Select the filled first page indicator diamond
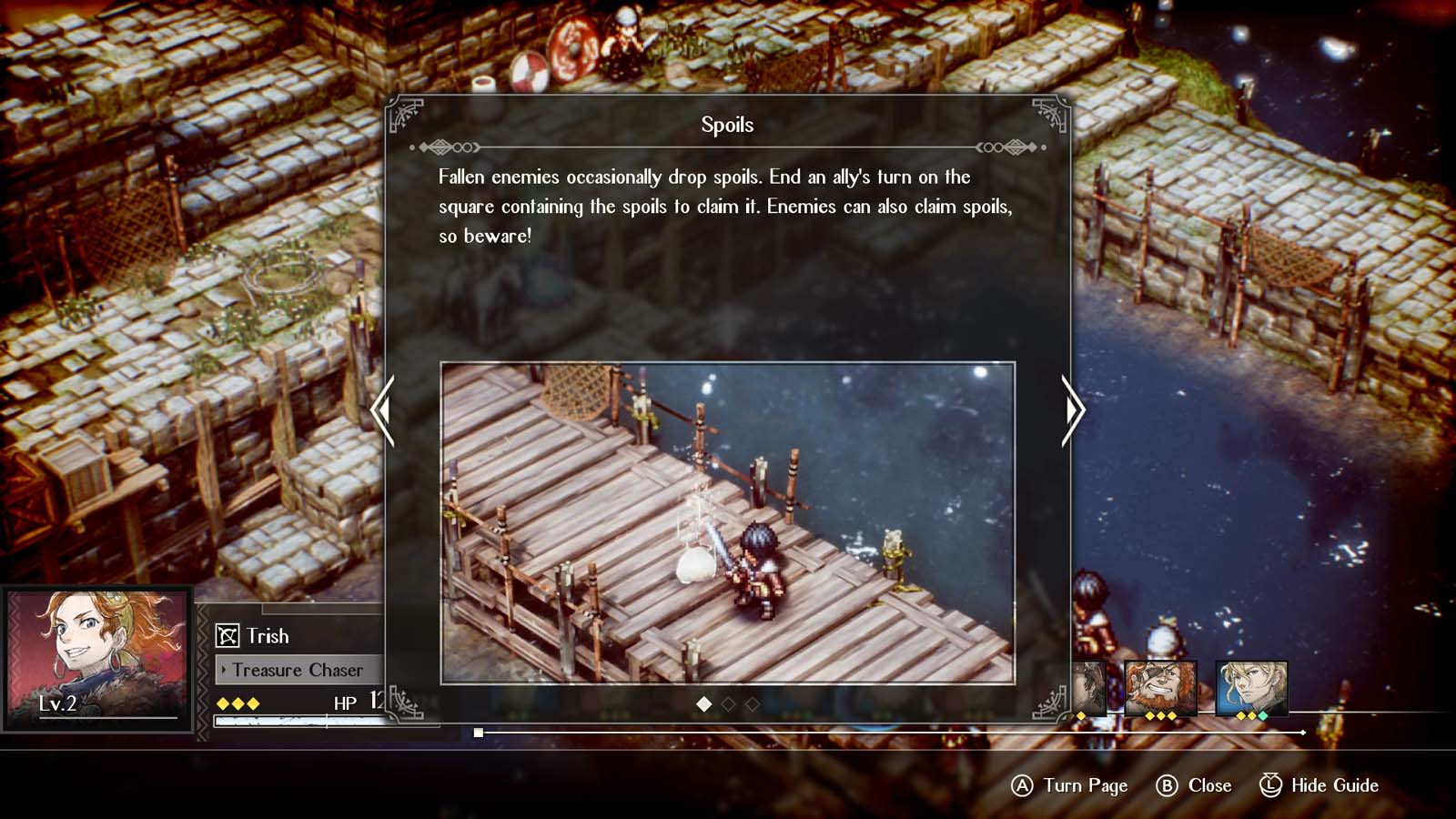This screenshot has width=1456, height=819. click(x=703, y=703)
